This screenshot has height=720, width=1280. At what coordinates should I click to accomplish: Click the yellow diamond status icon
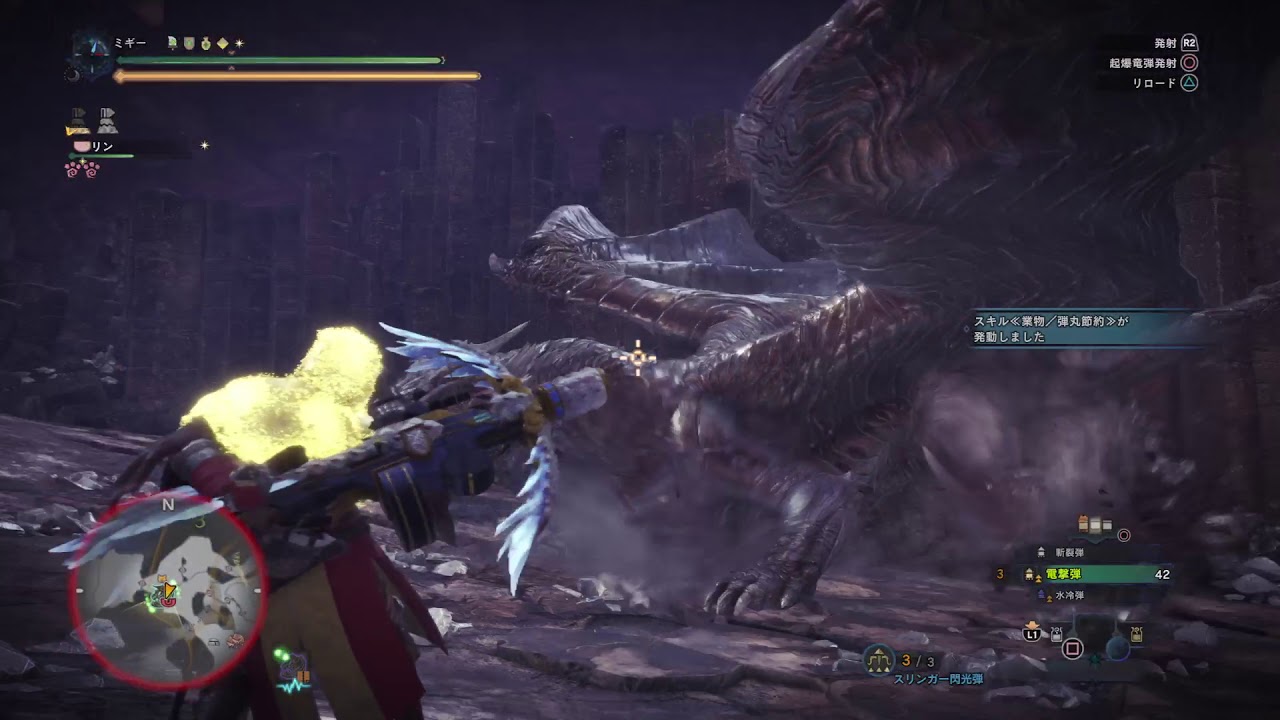[223, 43]
